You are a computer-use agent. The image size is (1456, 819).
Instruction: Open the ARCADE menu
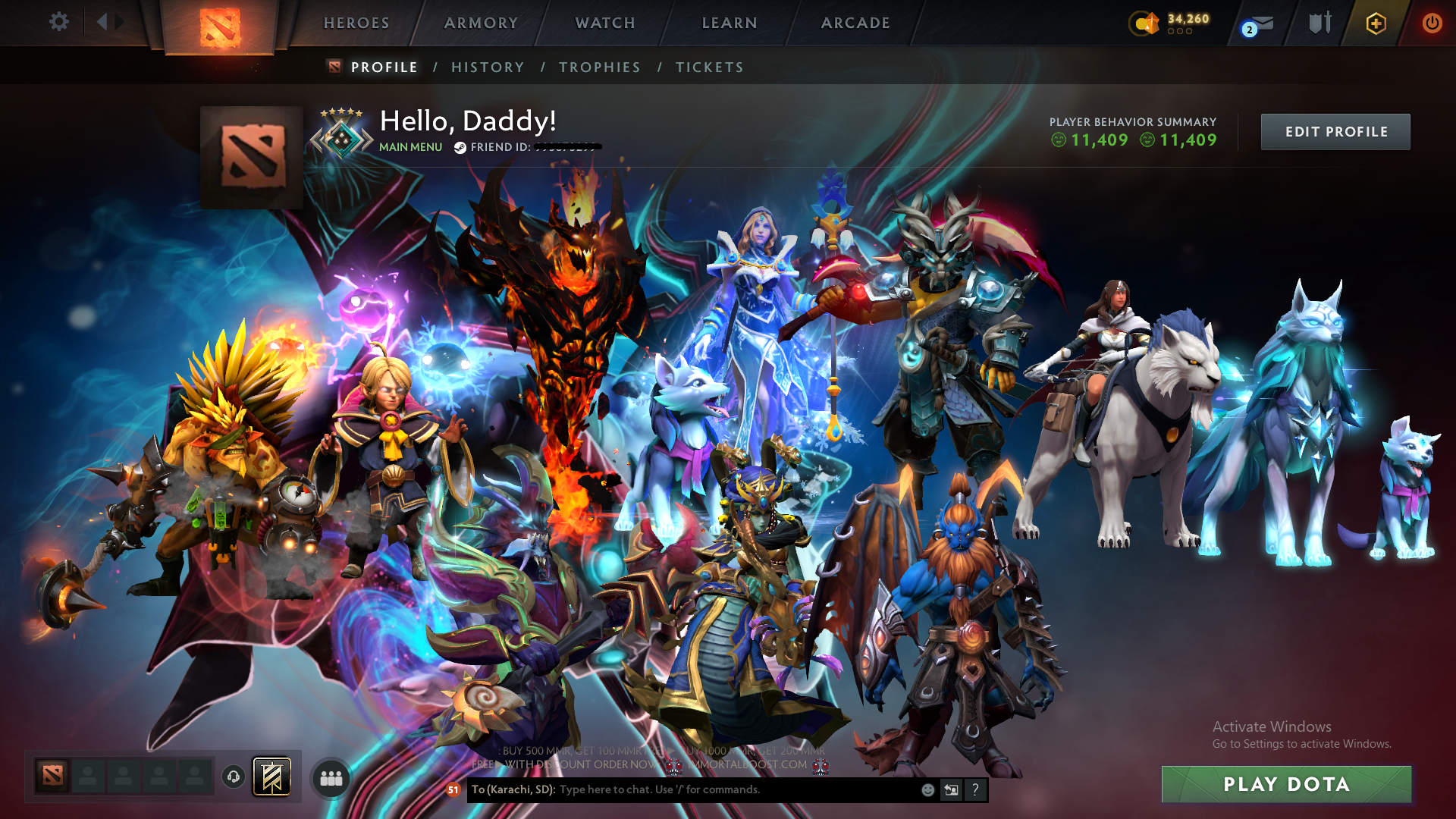coord(855,23)
